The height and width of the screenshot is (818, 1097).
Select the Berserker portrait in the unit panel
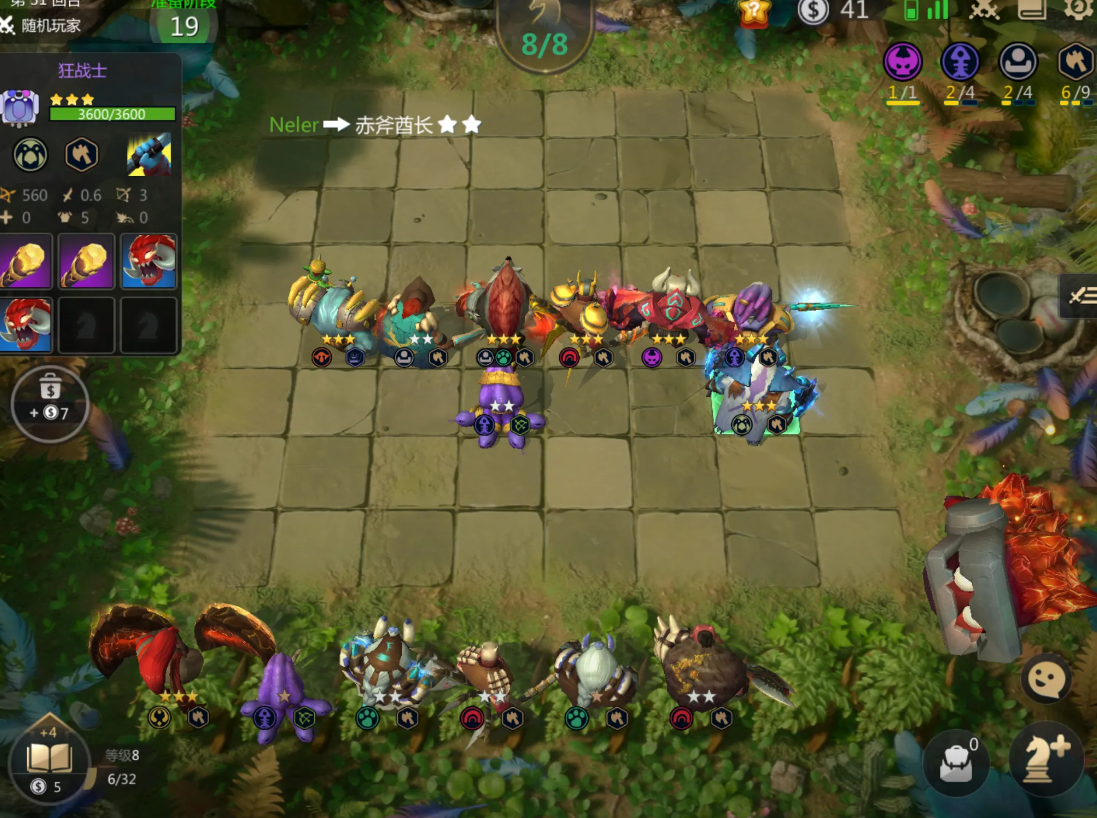(x=19, y=107)
